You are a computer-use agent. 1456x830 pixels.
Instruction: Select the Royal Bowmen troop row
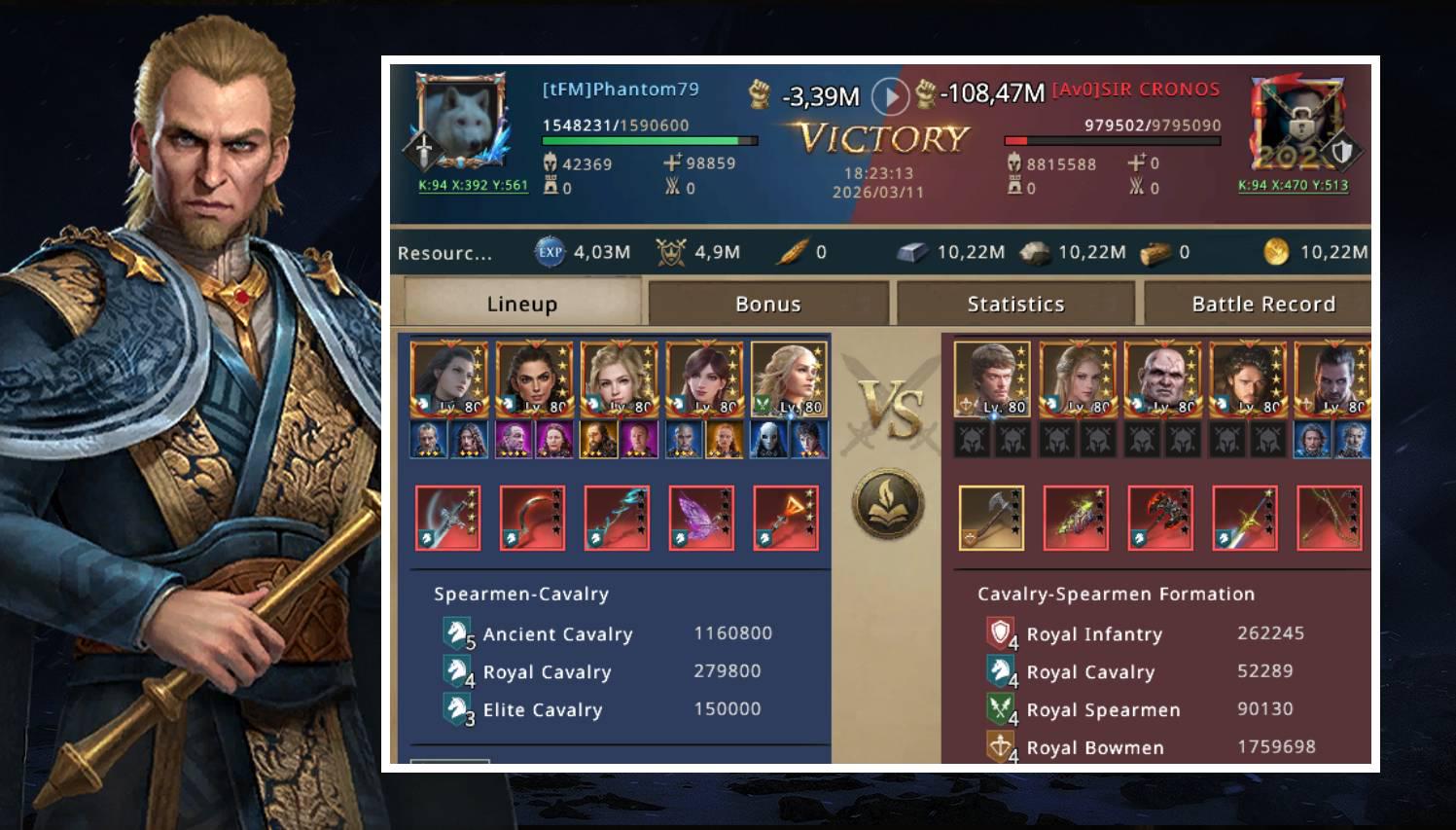pos(1152,747)
